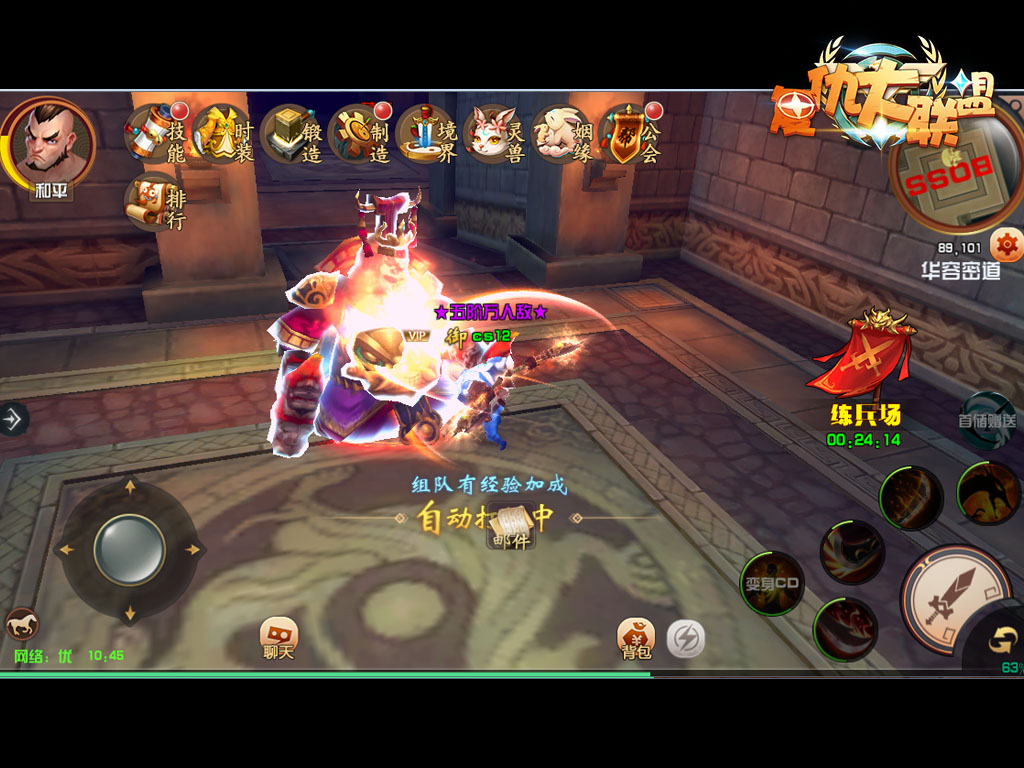1024x768 pixels.
Task: Activate the 变身CD transformation skill
Action: pos(772,584)
